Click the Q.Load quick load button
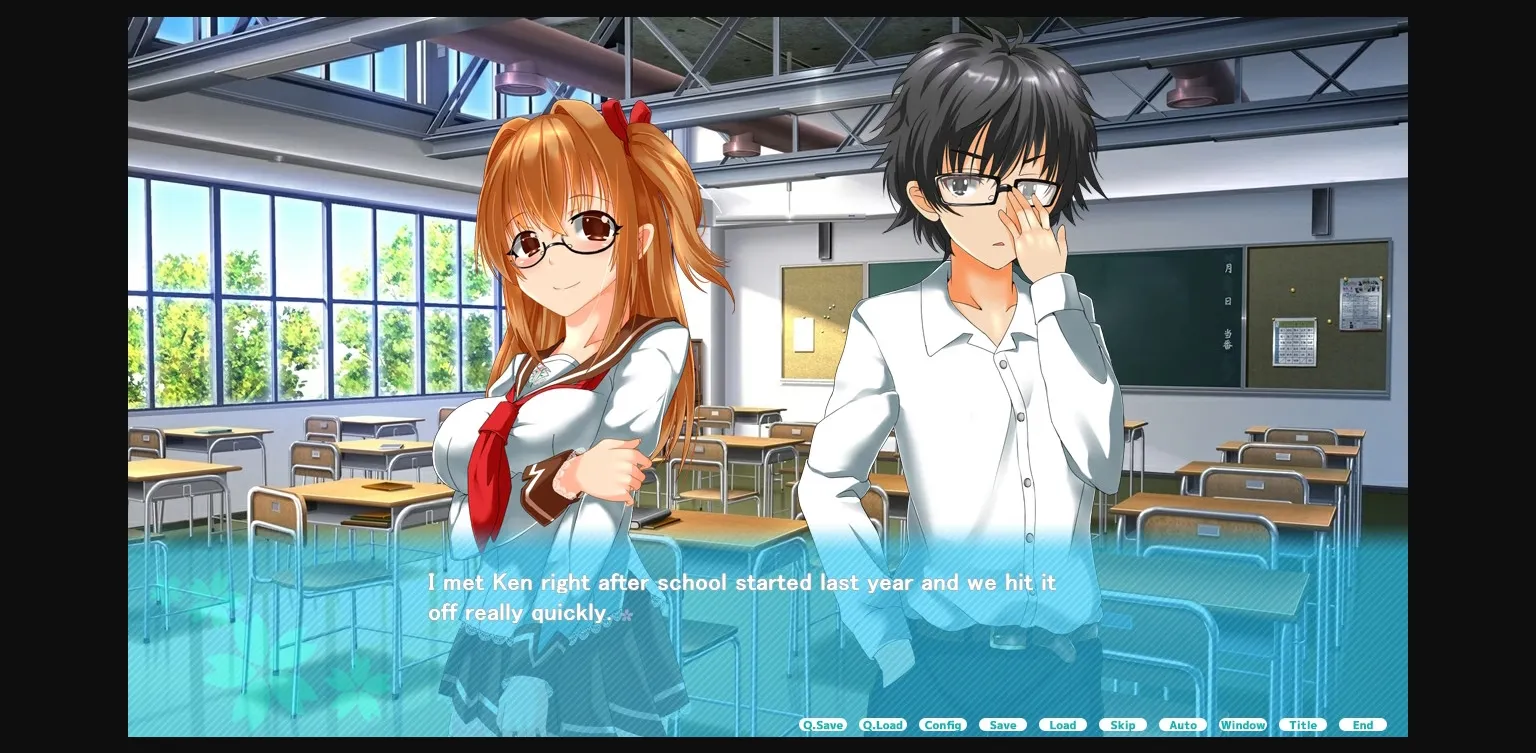The image size is (1536, 753). [x=882, y=725]
